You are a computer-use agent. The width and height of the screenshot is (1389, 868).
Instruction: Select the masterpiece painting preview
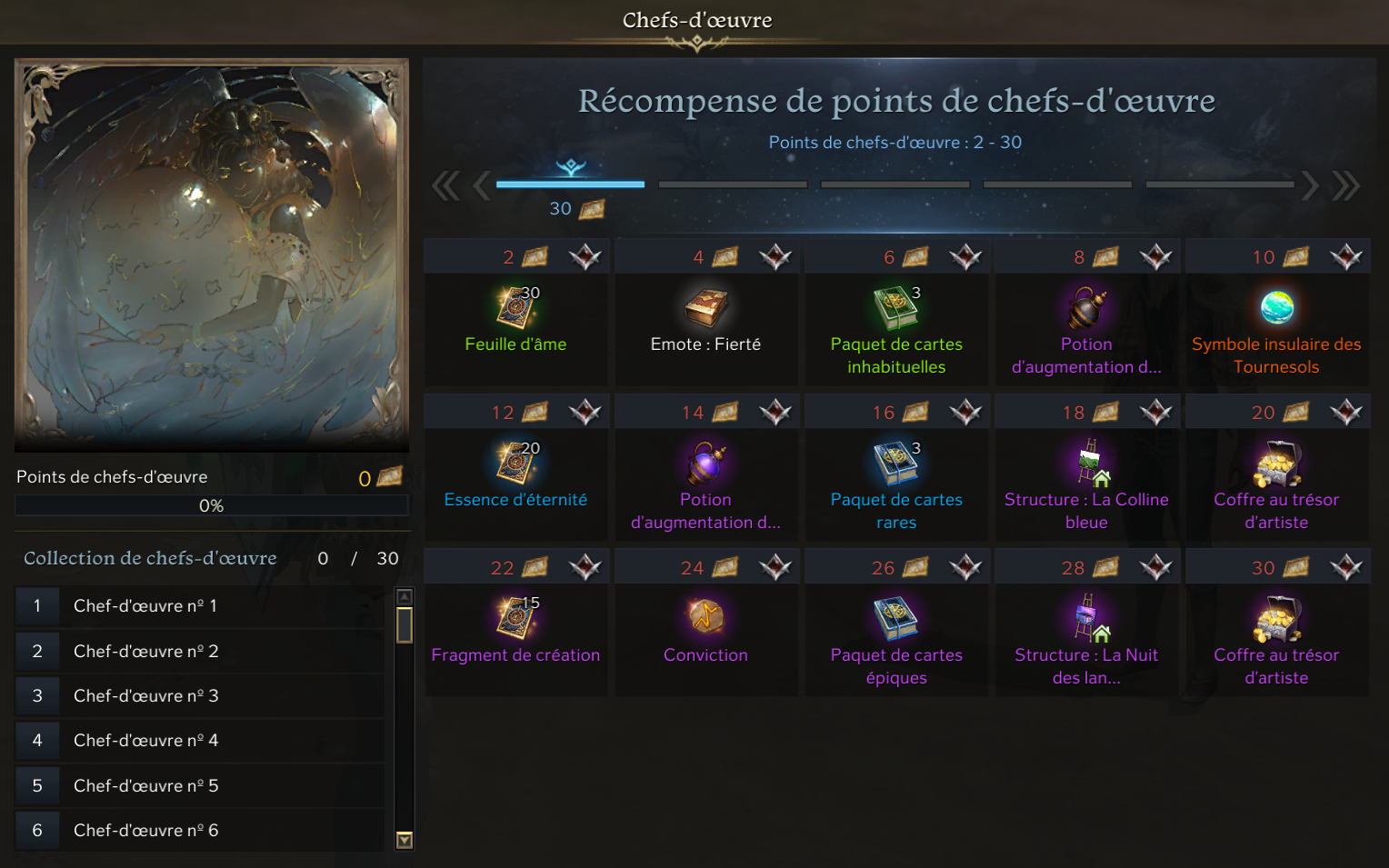(x=212, y=254)
